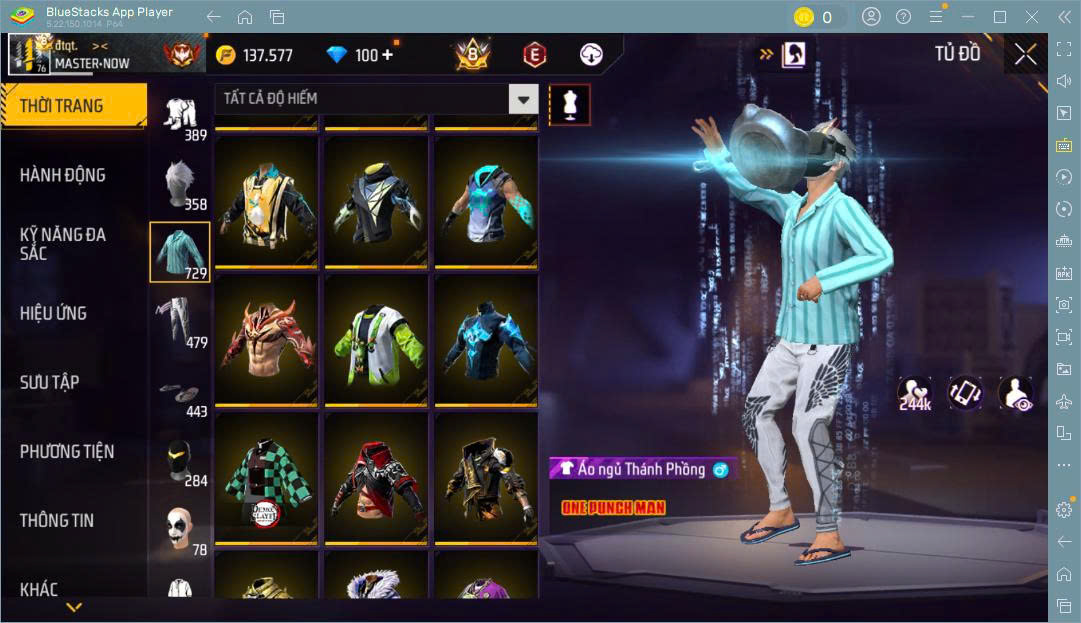Open the THÔNG TIN tab
The height and width of the screenshot is (623, 1081).
(x=57, y=520)
